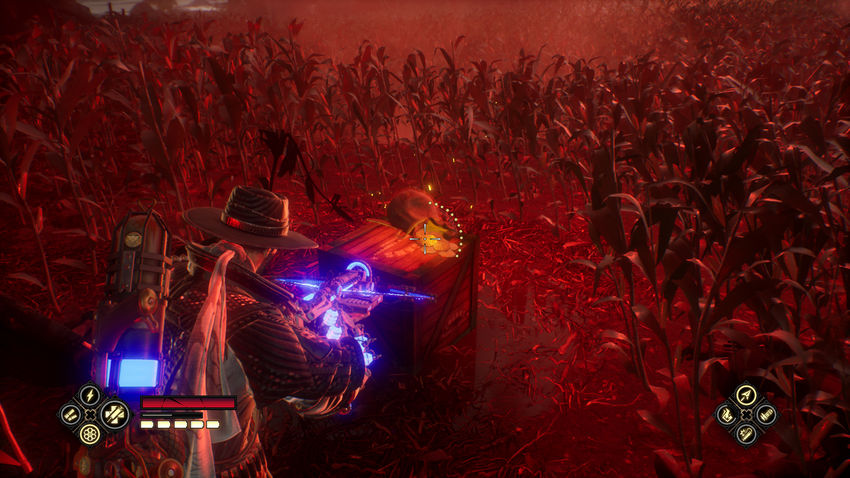850x478 pixels.
Task: Select the arrow weapon icon
Action: pyautogui.click(x=746, y=395)
